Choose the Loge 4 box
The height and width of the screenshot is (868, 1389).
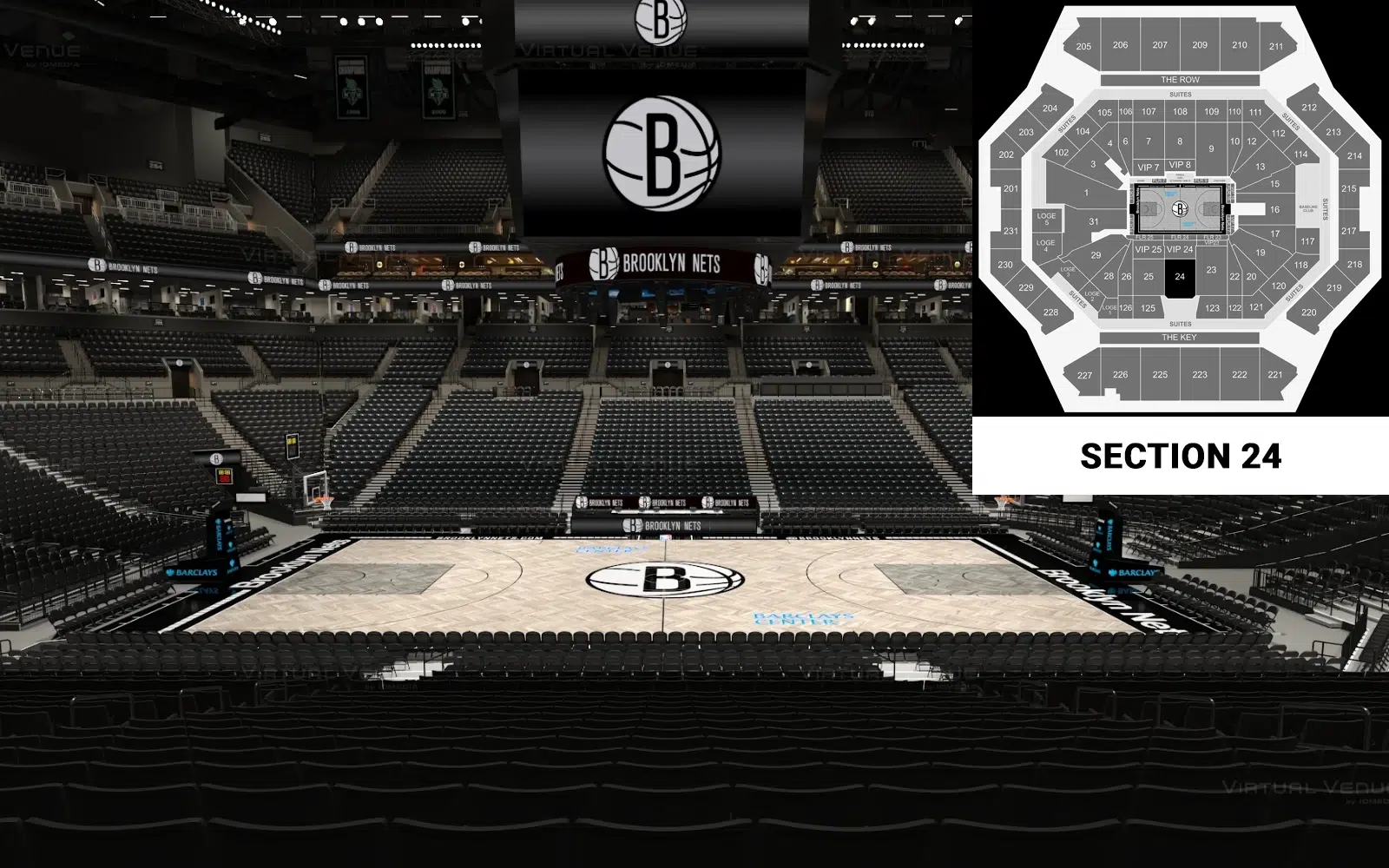1046,246
